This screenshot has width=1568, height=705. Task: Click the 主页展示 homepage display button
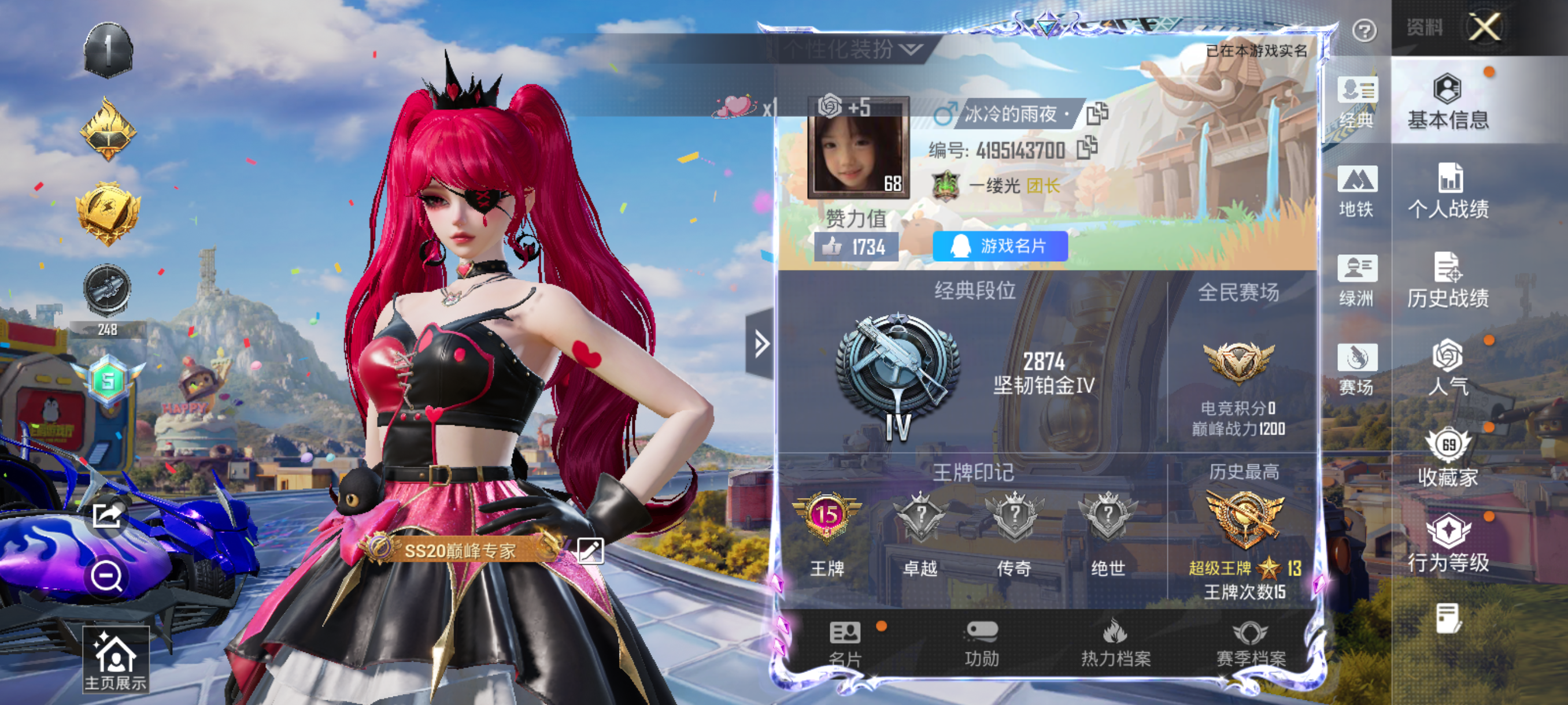115,661
